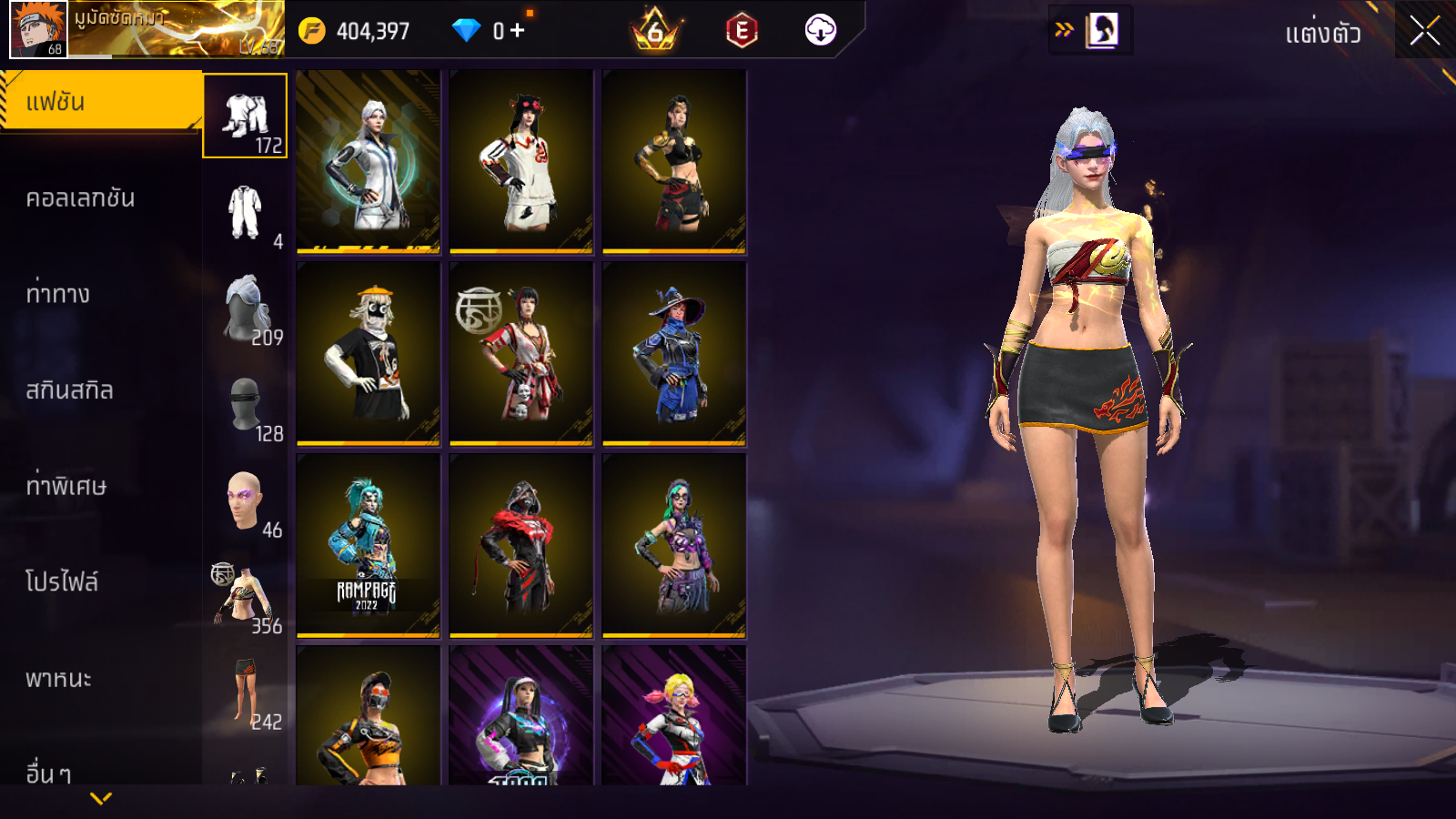Screen dimensions: 1456x819
Task: Pick the blue witch hat outfit
Action: (x=674, y=354)
